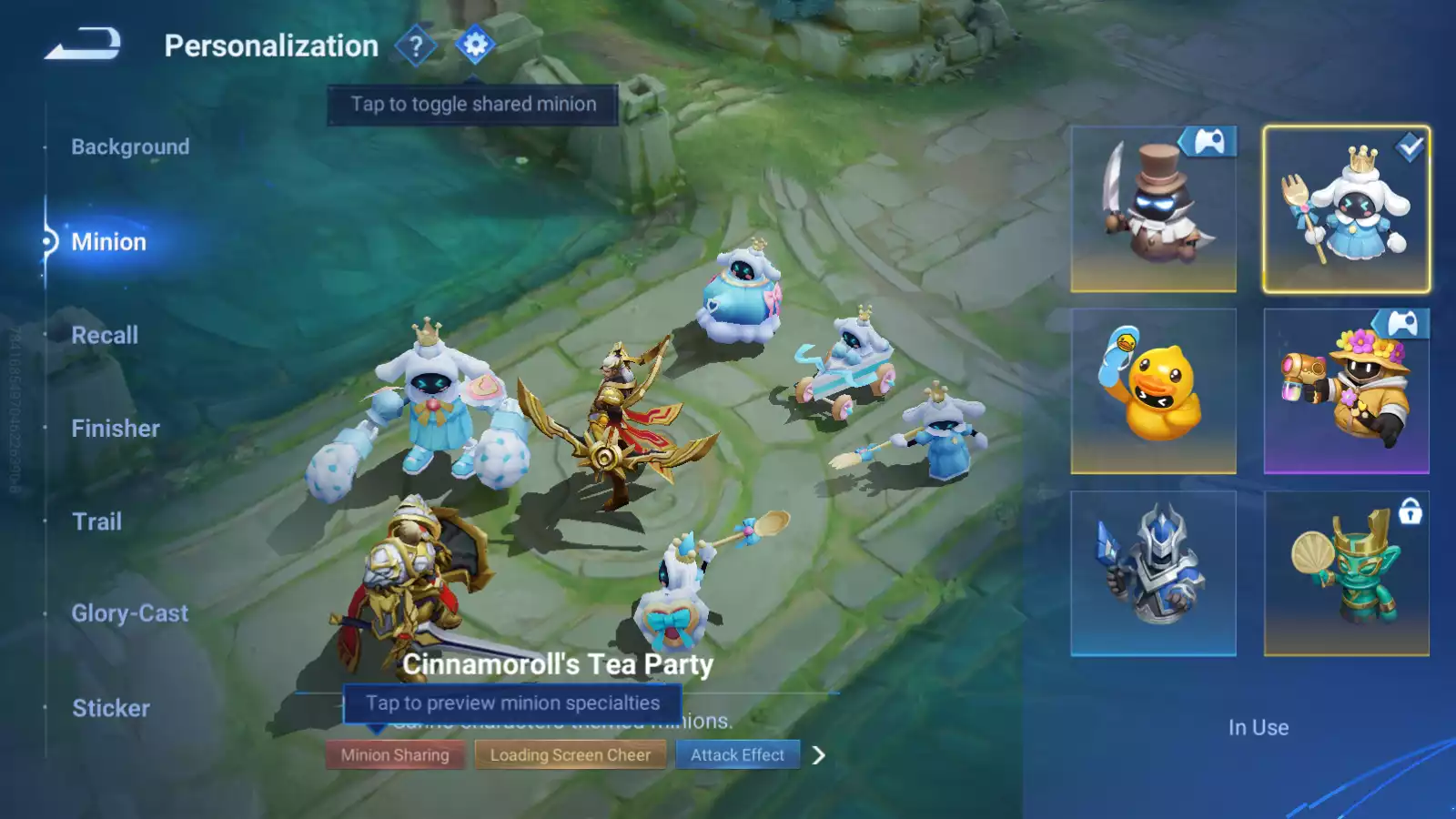Viewport: 1456px width, 819px height.
Task: Switch to the Finisher tab
Action: pos(116,429)
